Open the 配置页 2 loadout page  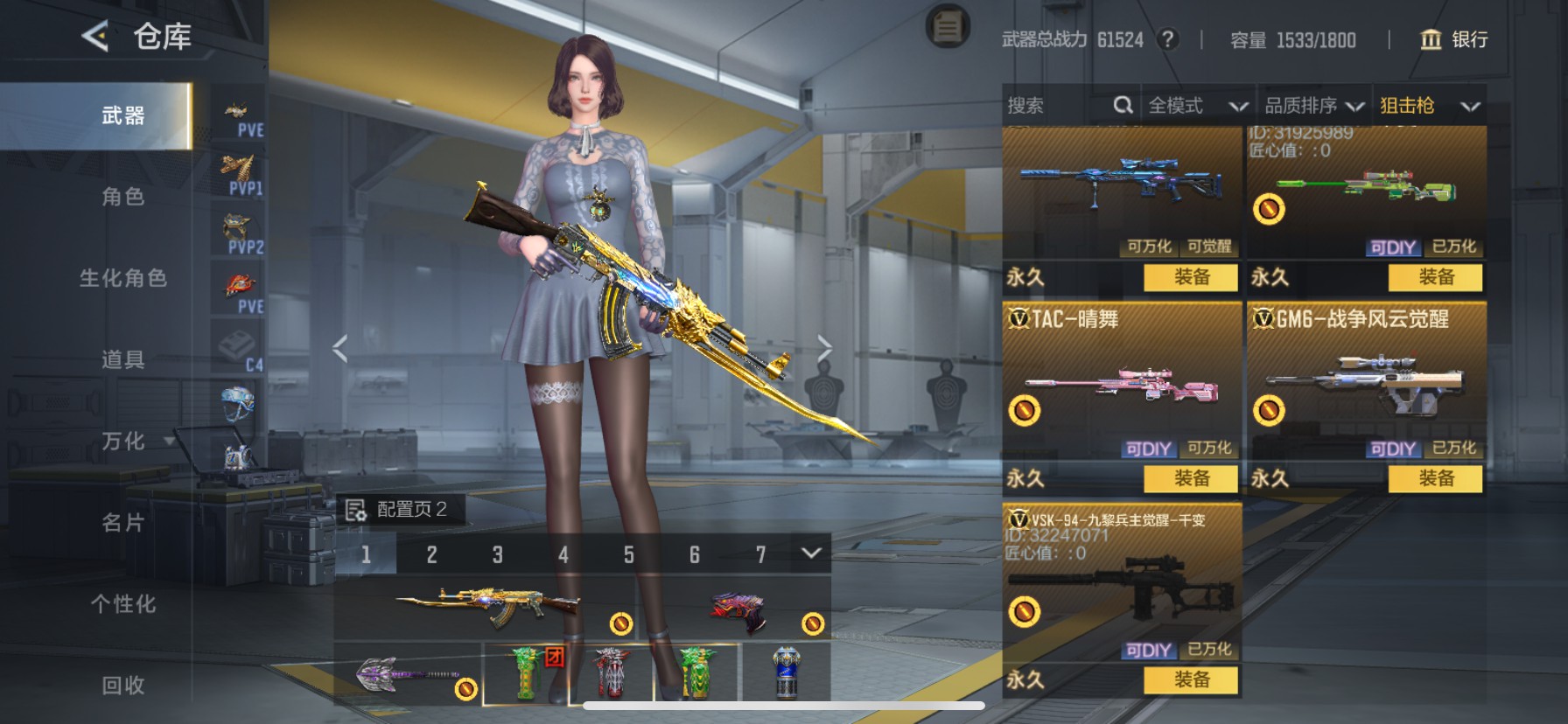click(x=399, y=509)
